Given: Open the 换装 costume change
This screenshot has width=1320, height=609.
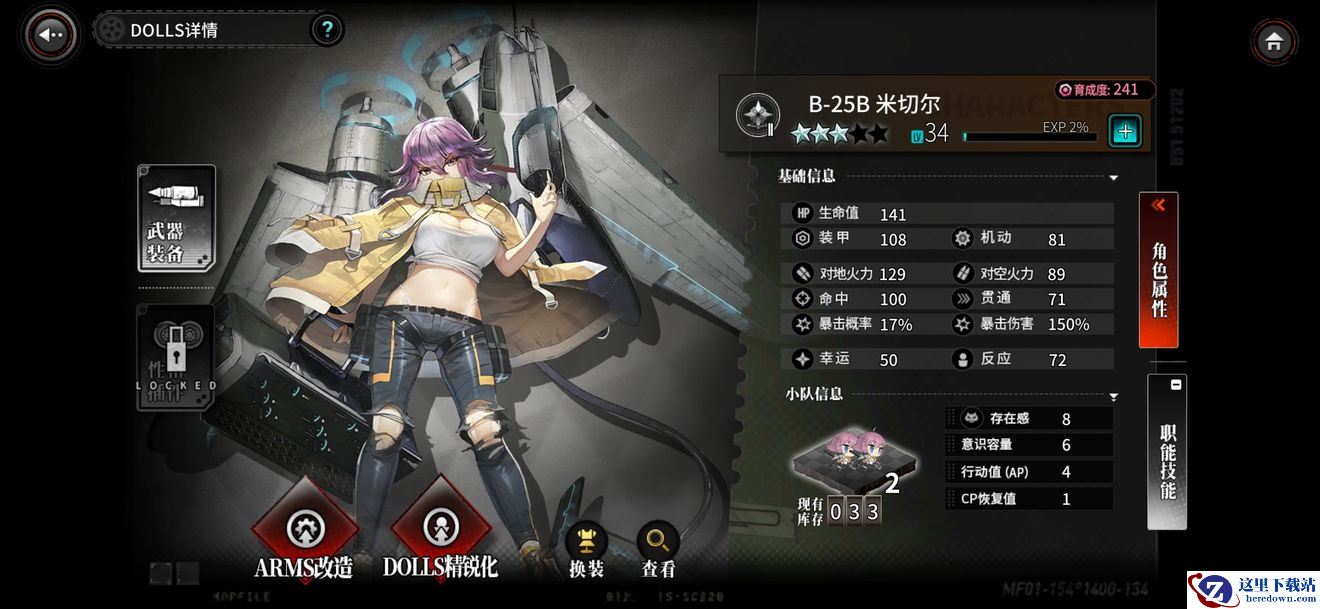Looking at the screenshot, I should coord(587,549).
